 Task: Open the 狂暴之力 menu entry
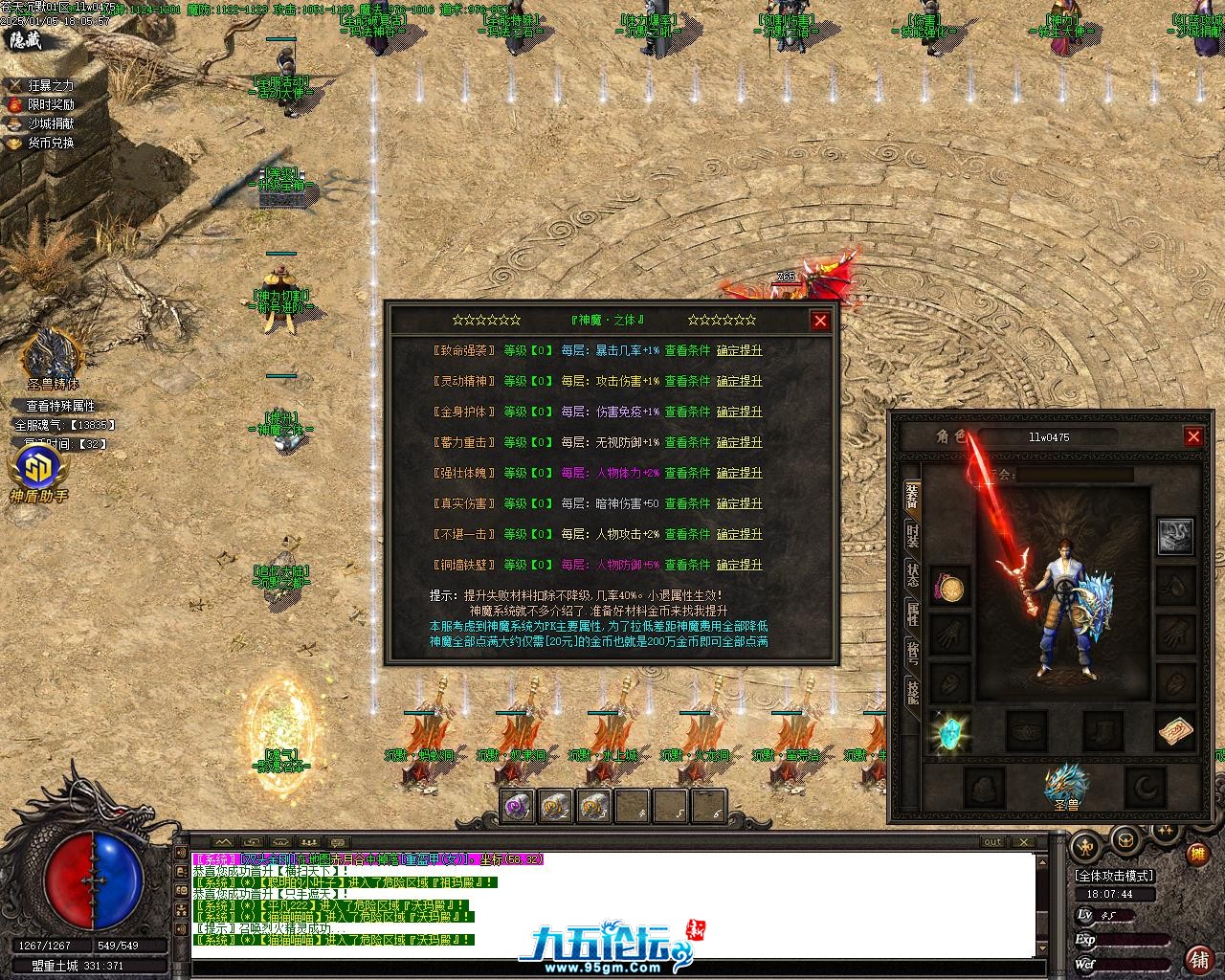point(50,85)
